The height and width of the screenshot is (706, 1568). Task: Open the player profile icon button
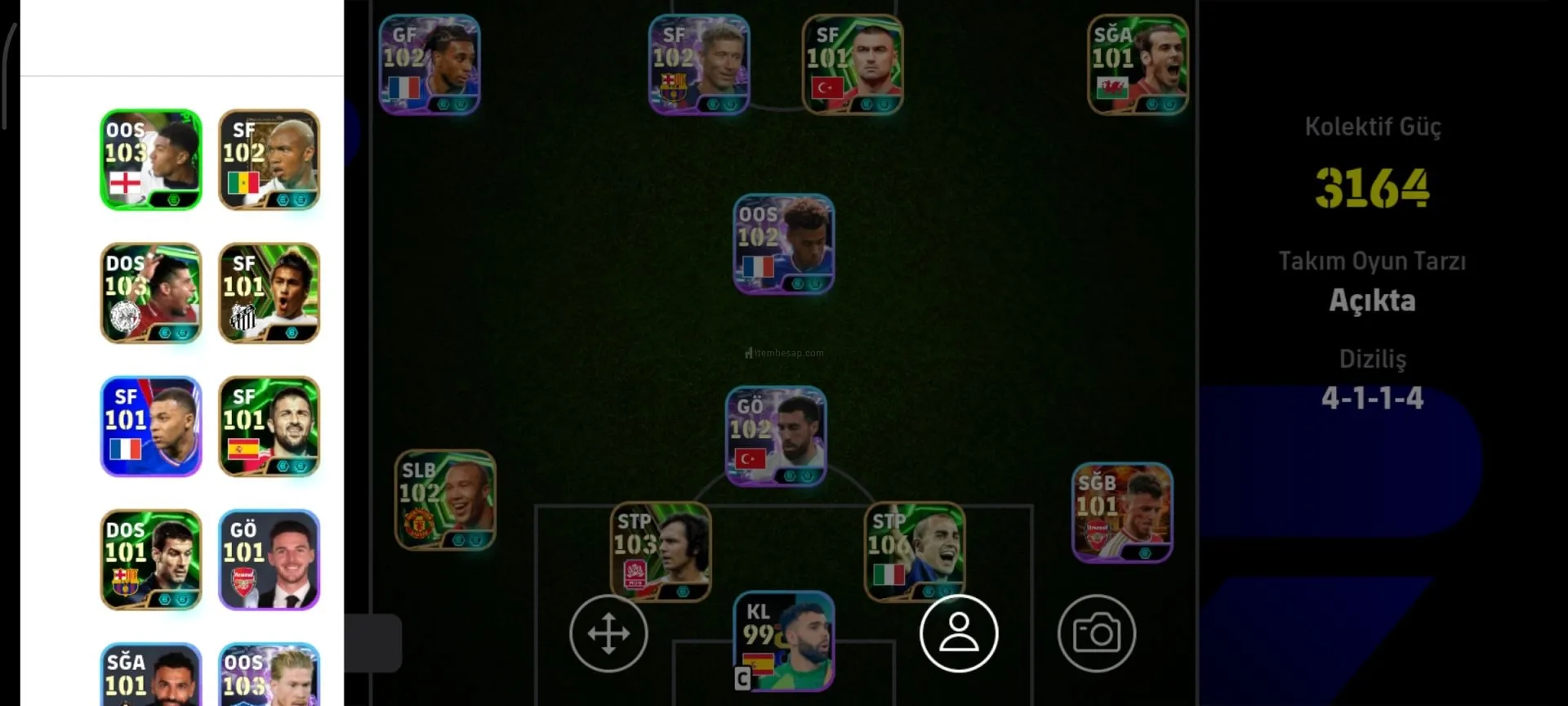(x=959, y=633)
